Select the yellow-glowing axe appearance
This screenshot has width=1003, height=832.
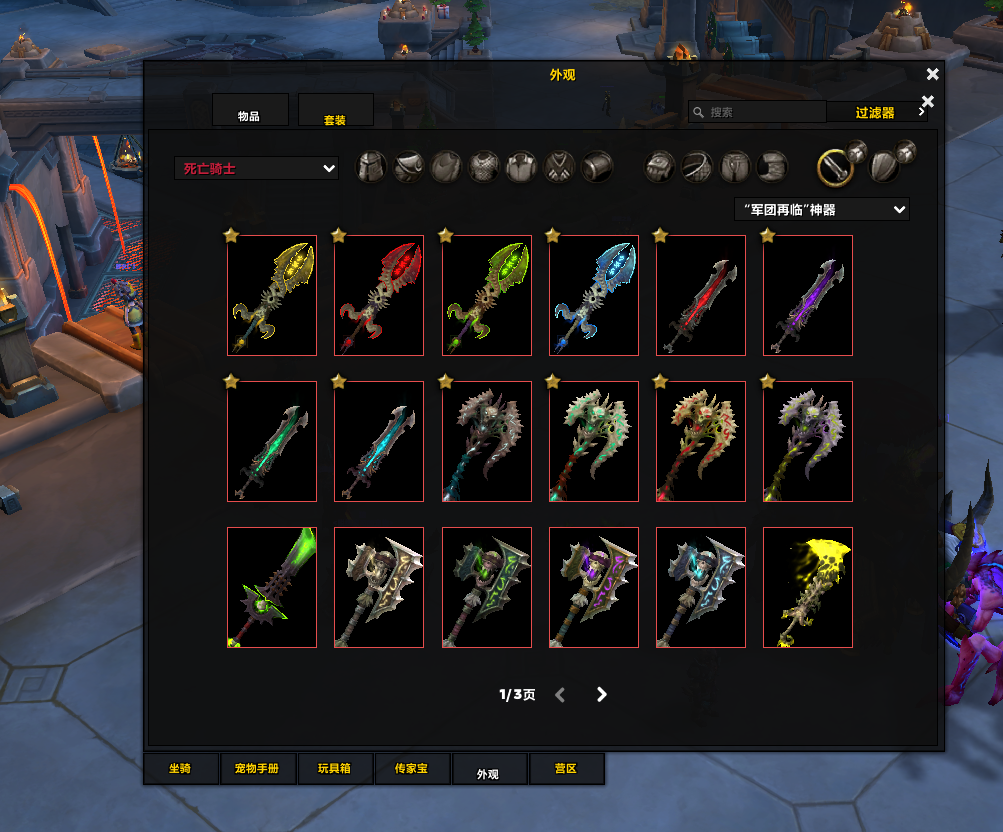pyautogui.click(x=272, y=295)
